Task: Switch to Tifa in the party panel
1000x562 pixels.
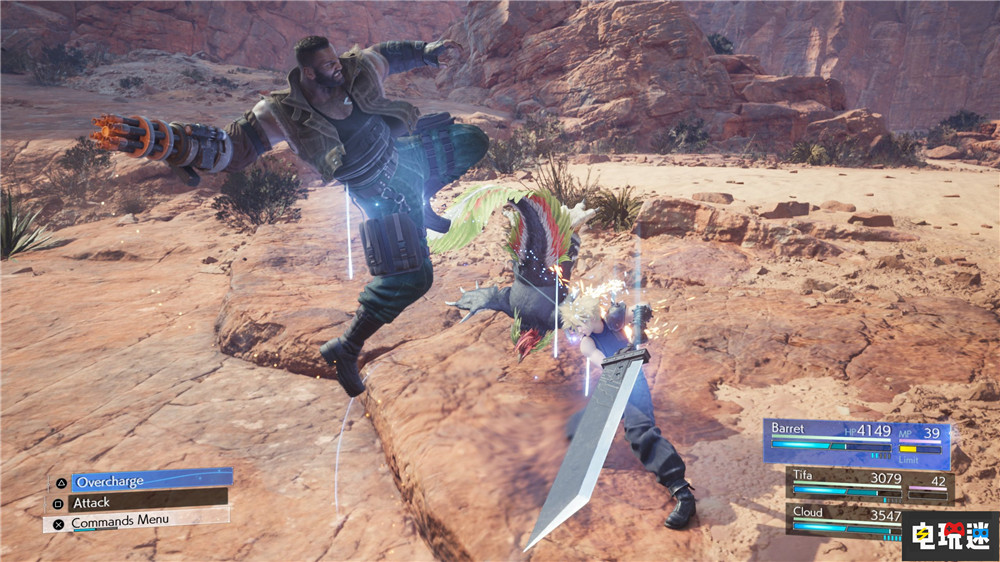Action: [868, 485]
